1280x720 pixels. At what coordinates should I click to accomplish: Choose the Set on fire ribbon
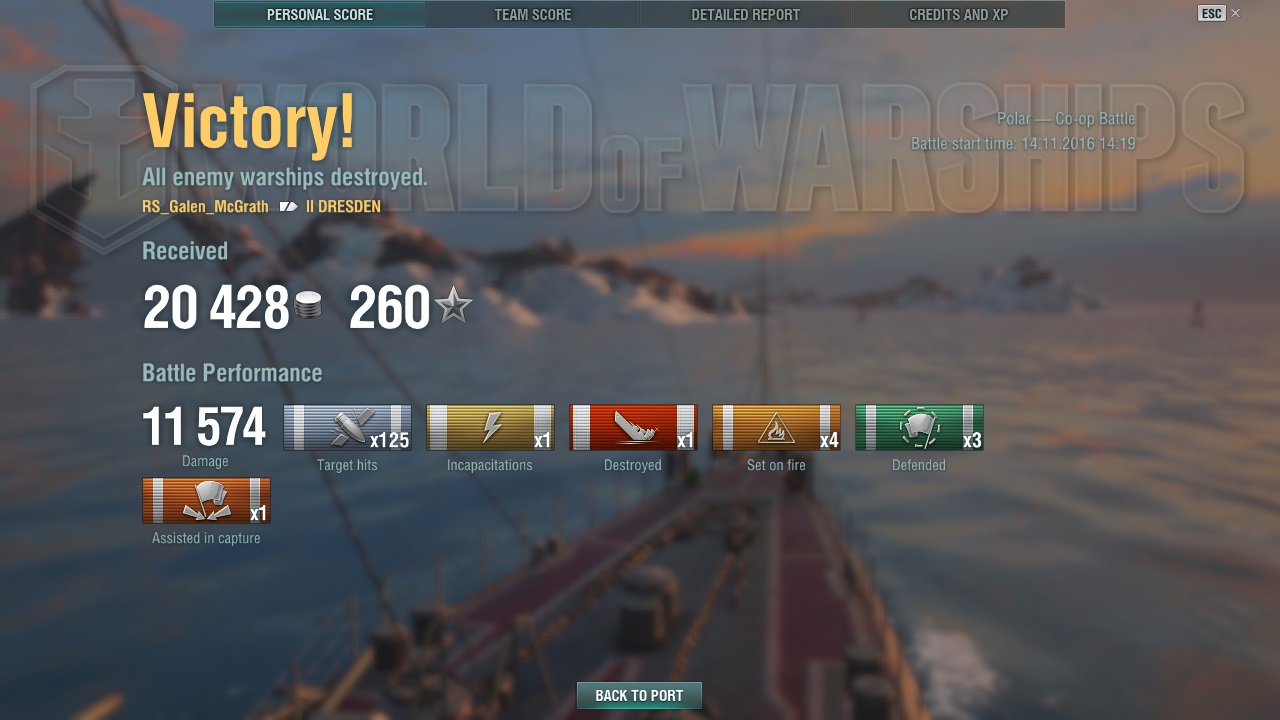[776, 428]
